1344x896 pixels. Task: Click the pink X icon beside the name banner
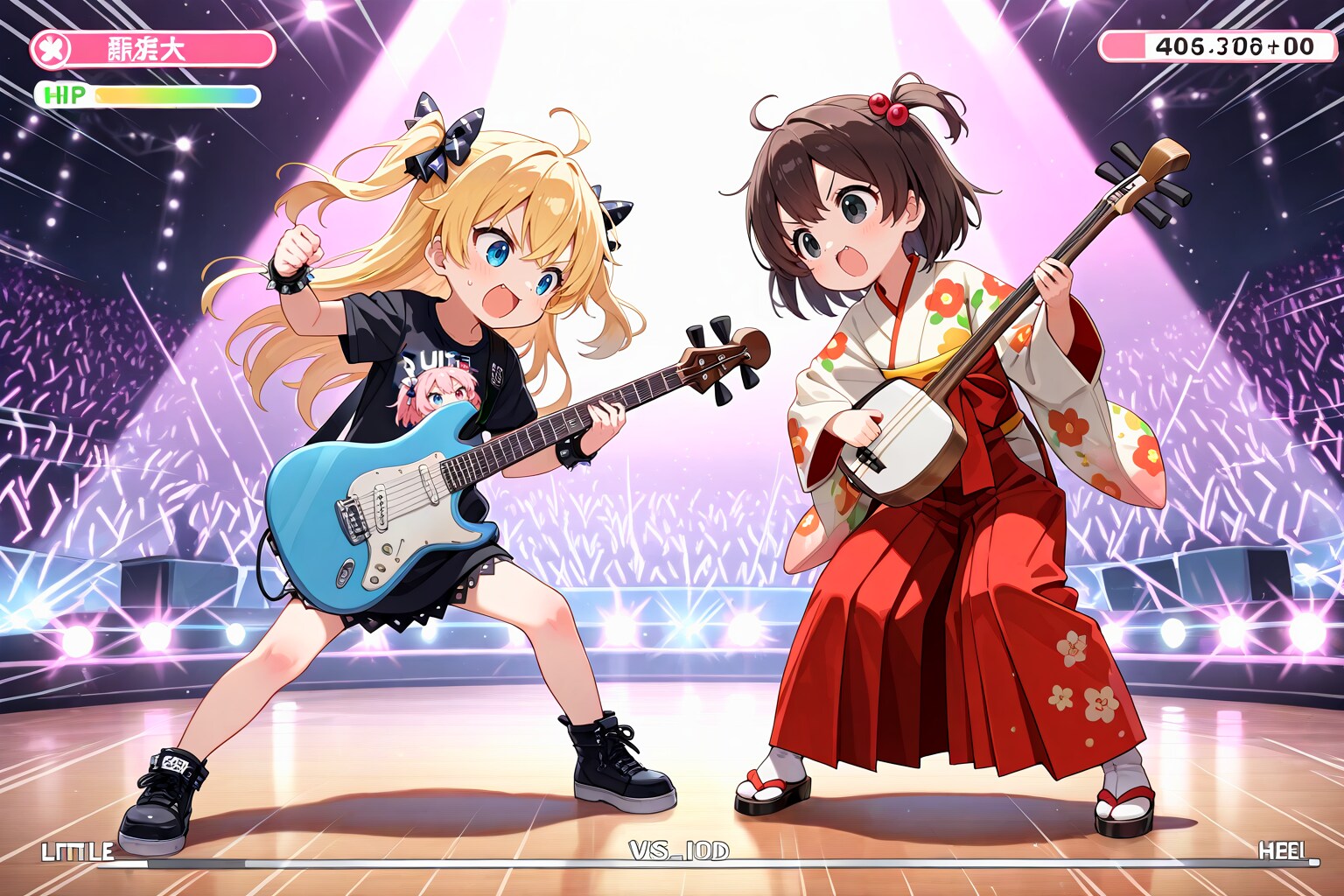point(52,49)
